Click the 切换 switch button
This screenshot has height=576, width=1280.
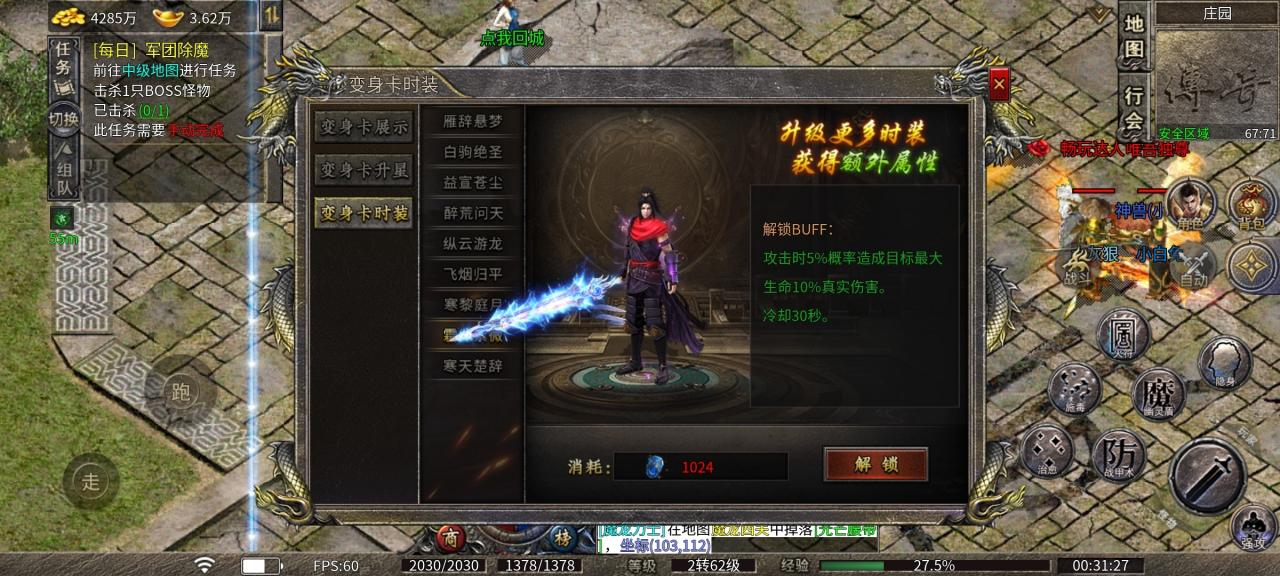click(63, 119)
